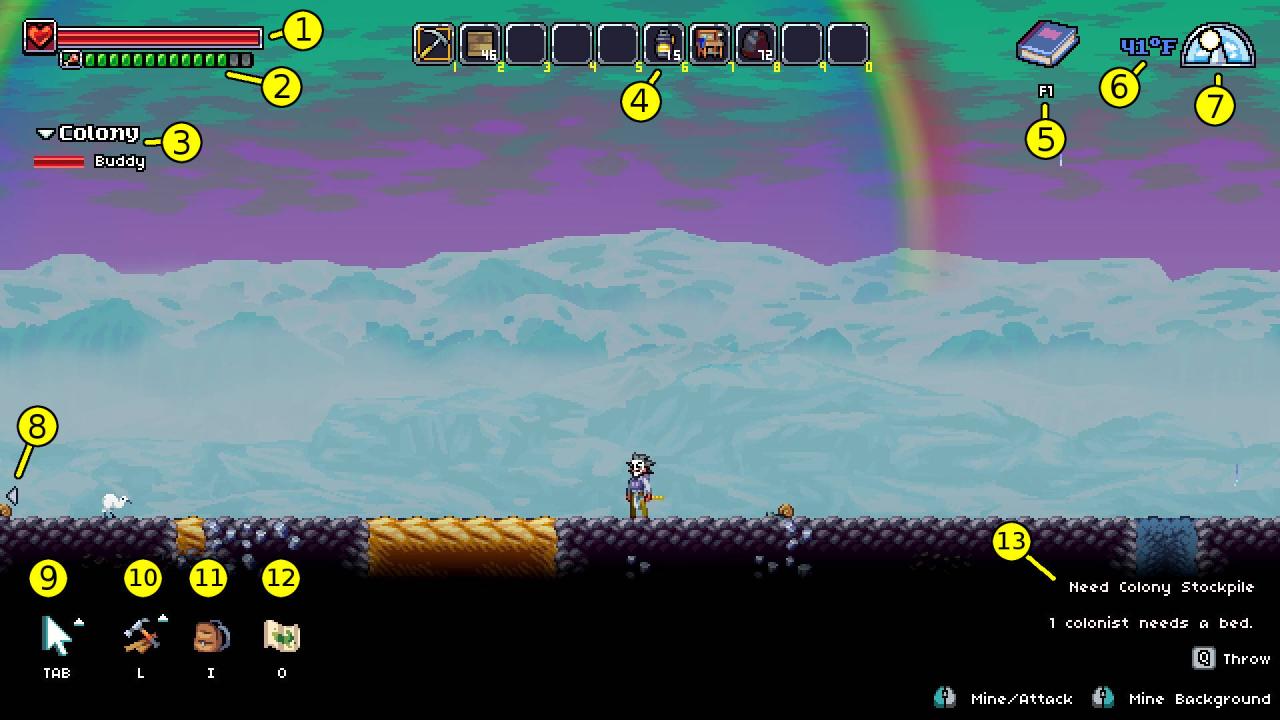Screen dimensions: 1280x720
Task: Click the off-screen indicator arrow at left edge
Action: [11, 495]
